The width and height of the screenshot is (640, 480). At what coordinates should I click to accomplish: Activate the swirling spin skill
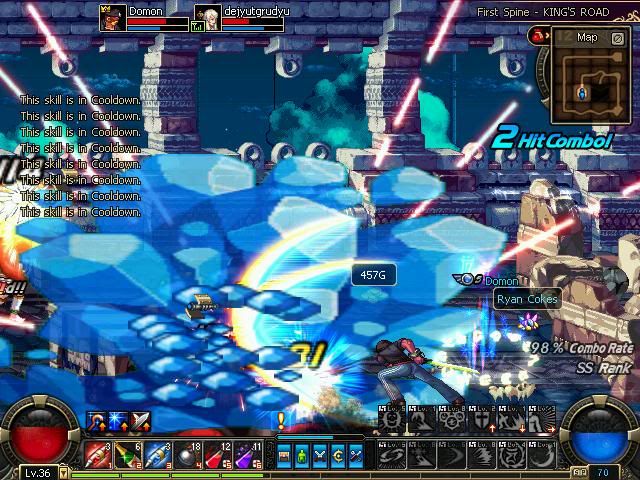389,454
